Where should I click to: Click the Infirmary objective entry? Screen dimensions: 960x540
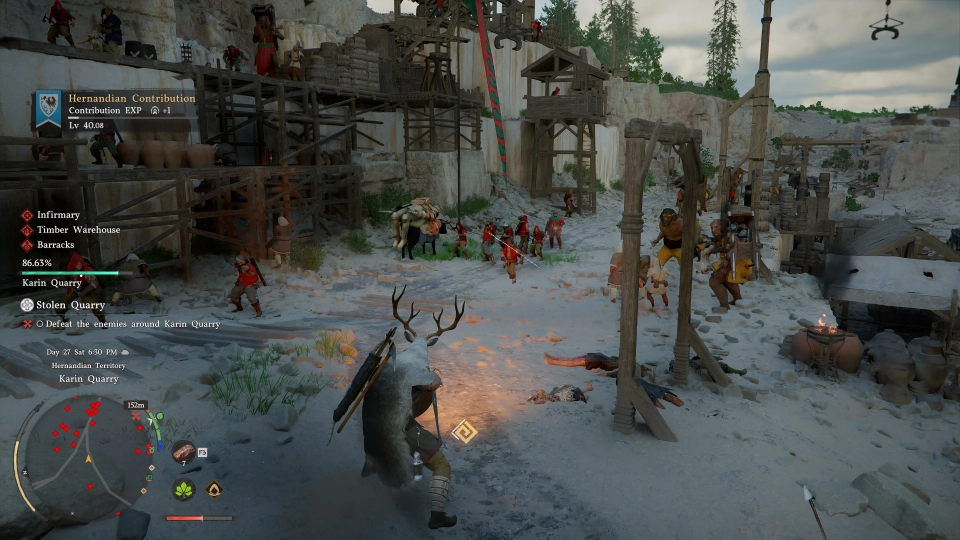pyautogui.click(x=58, y=215)
